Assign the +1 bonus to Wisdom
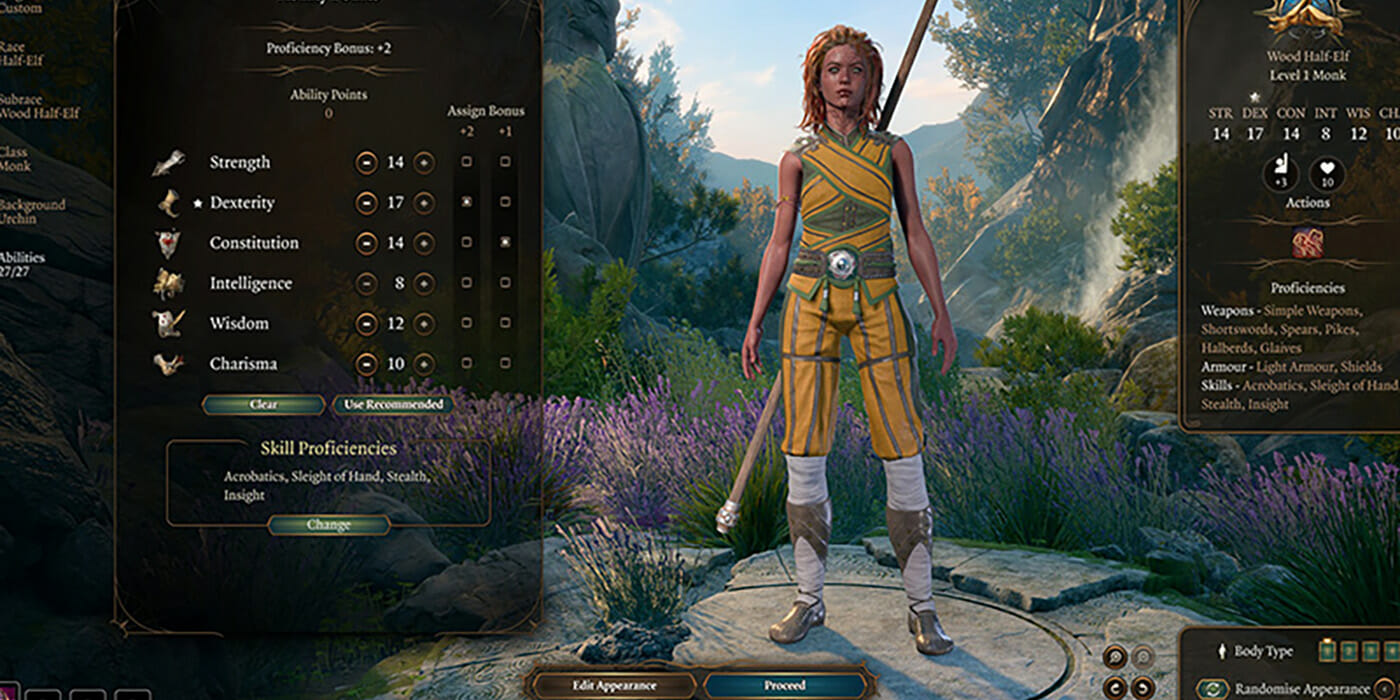Image resolution: width=1400 pixels, height=700 pixels. coord(505,323)
